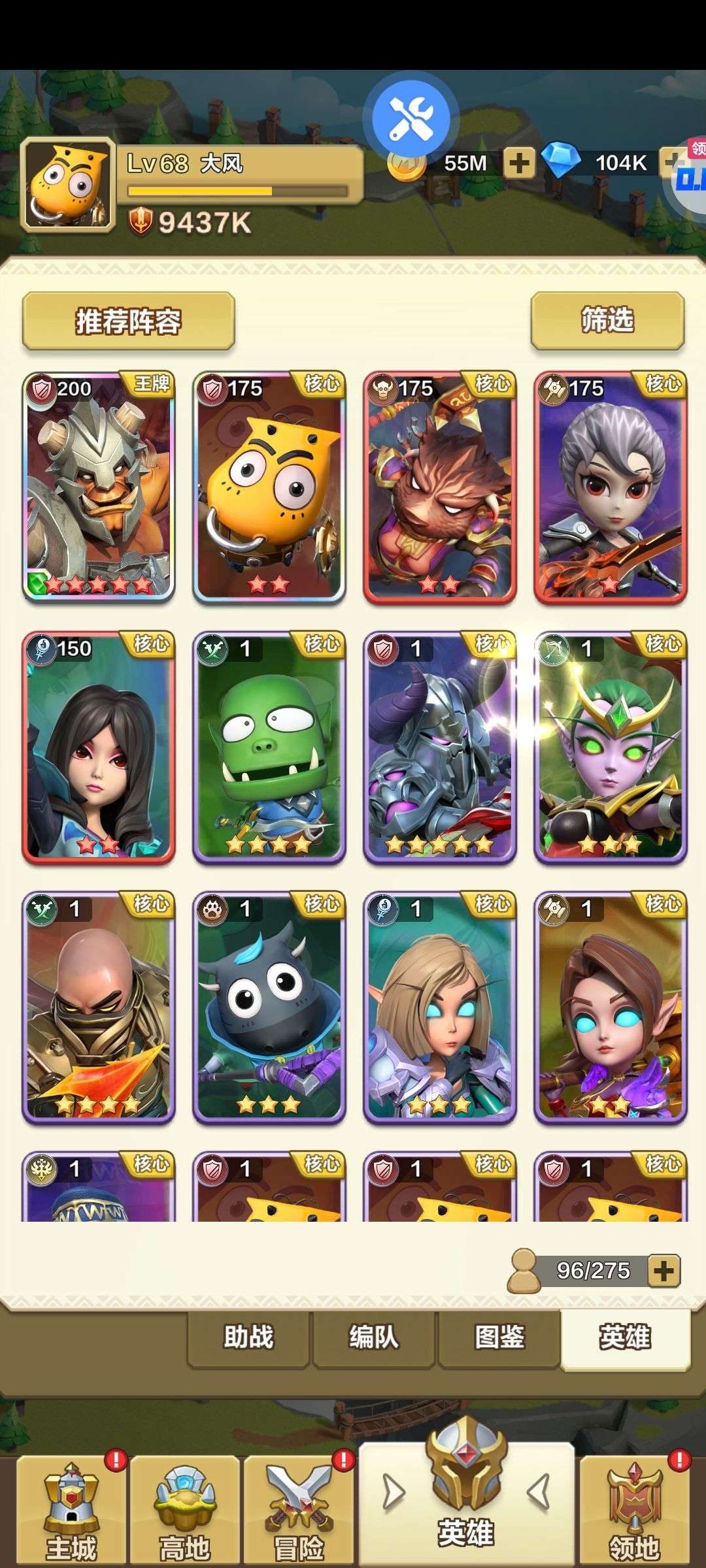Select the green goblin hero card

(269, 747)
